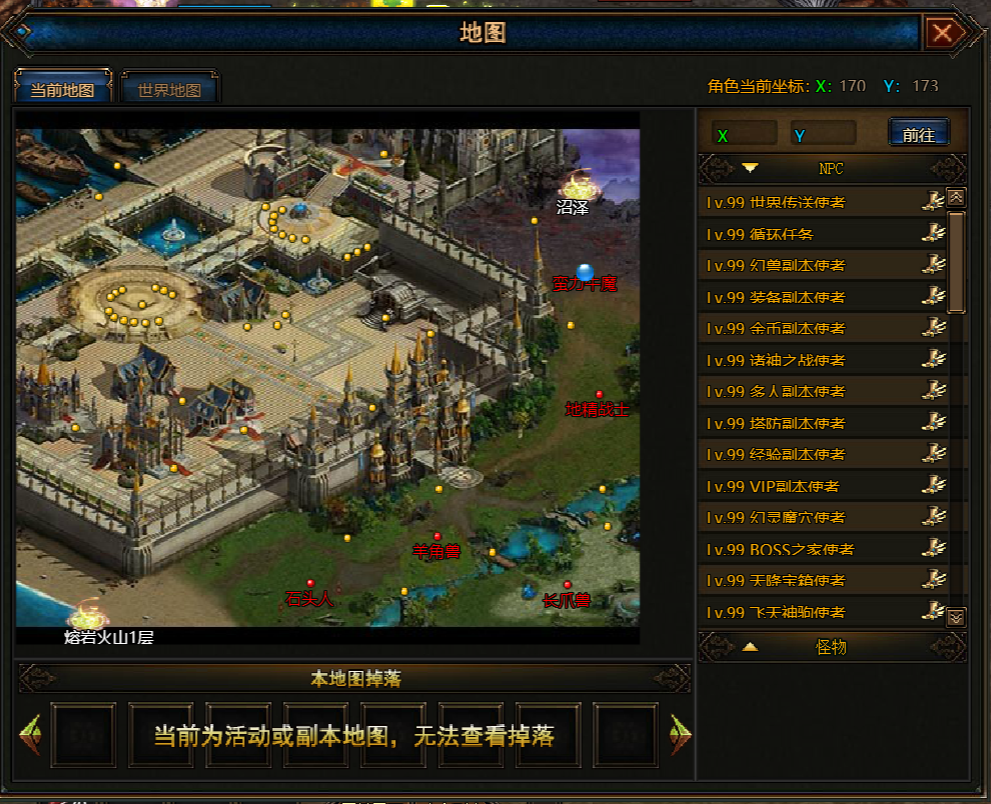Click the 前往 go-to button
This screenshot has width=991, height=804.
pyautogui.click(x=918, y=134)
